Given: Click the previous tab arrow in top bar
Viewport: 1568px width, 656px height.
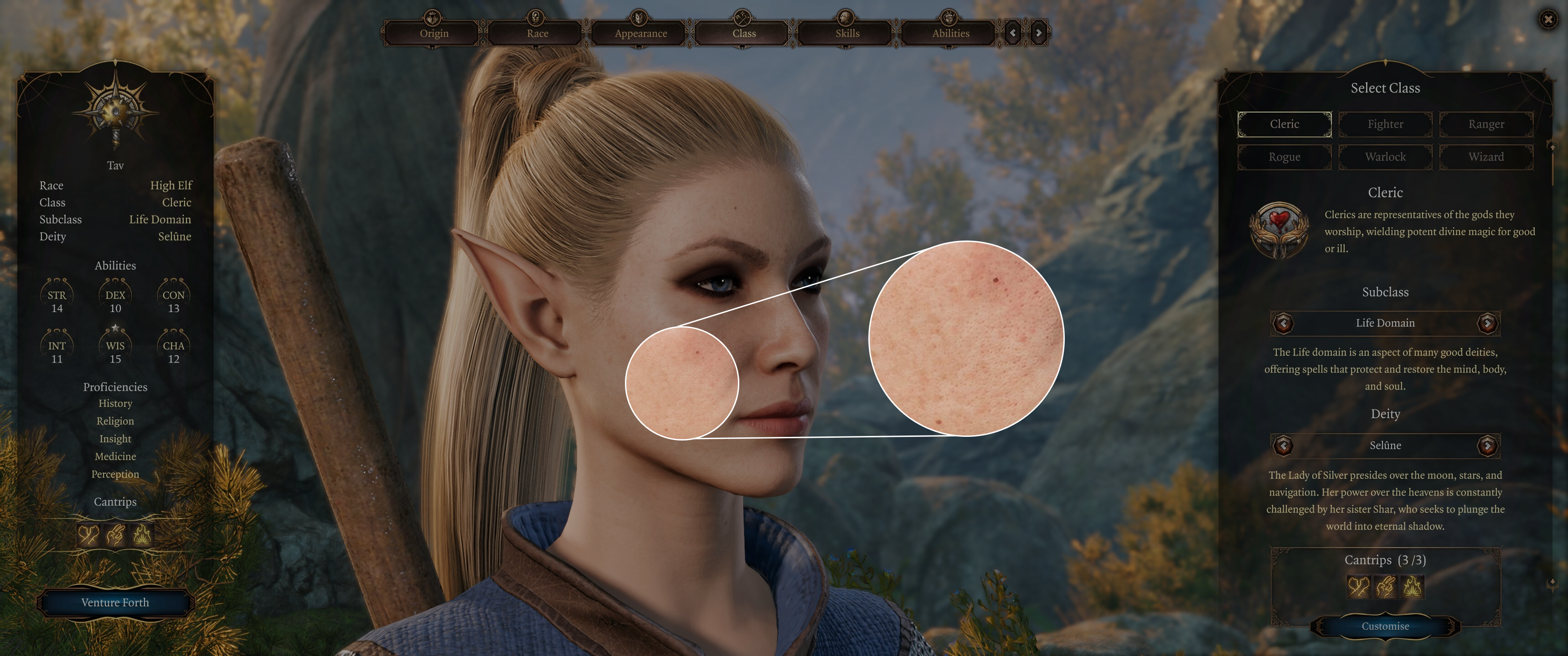Looking at the screenshot, I should (x=1013, y=33).
